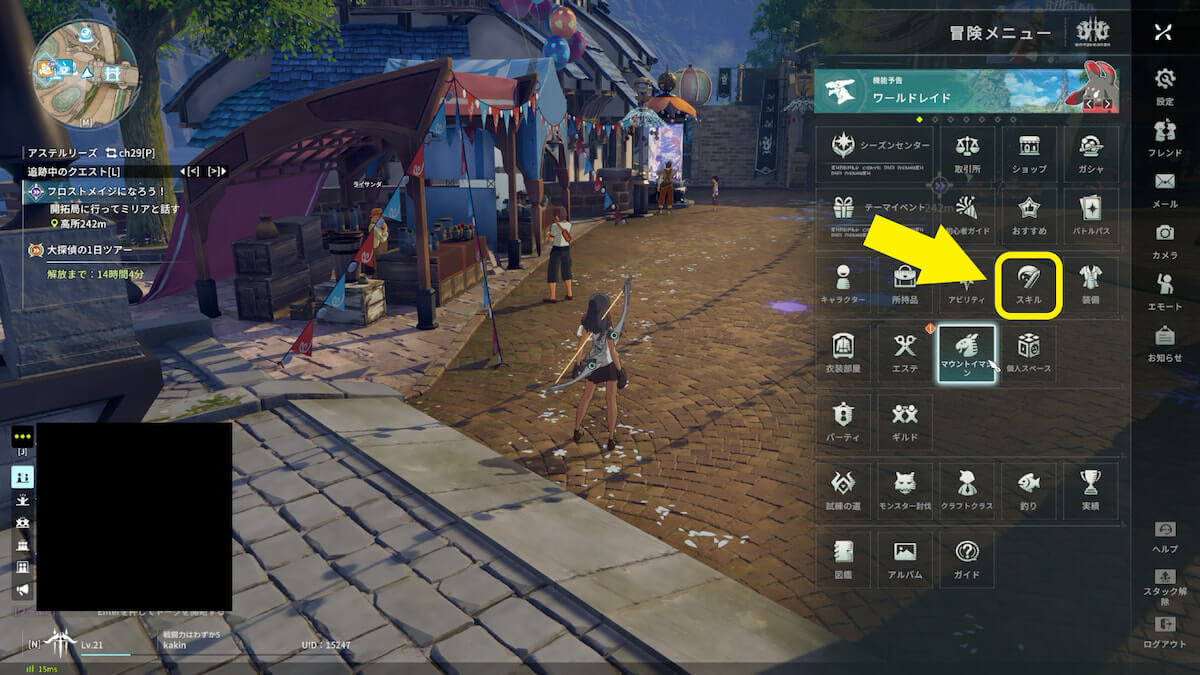
Task: Open the エモート emote panel
Action: 1165,291
